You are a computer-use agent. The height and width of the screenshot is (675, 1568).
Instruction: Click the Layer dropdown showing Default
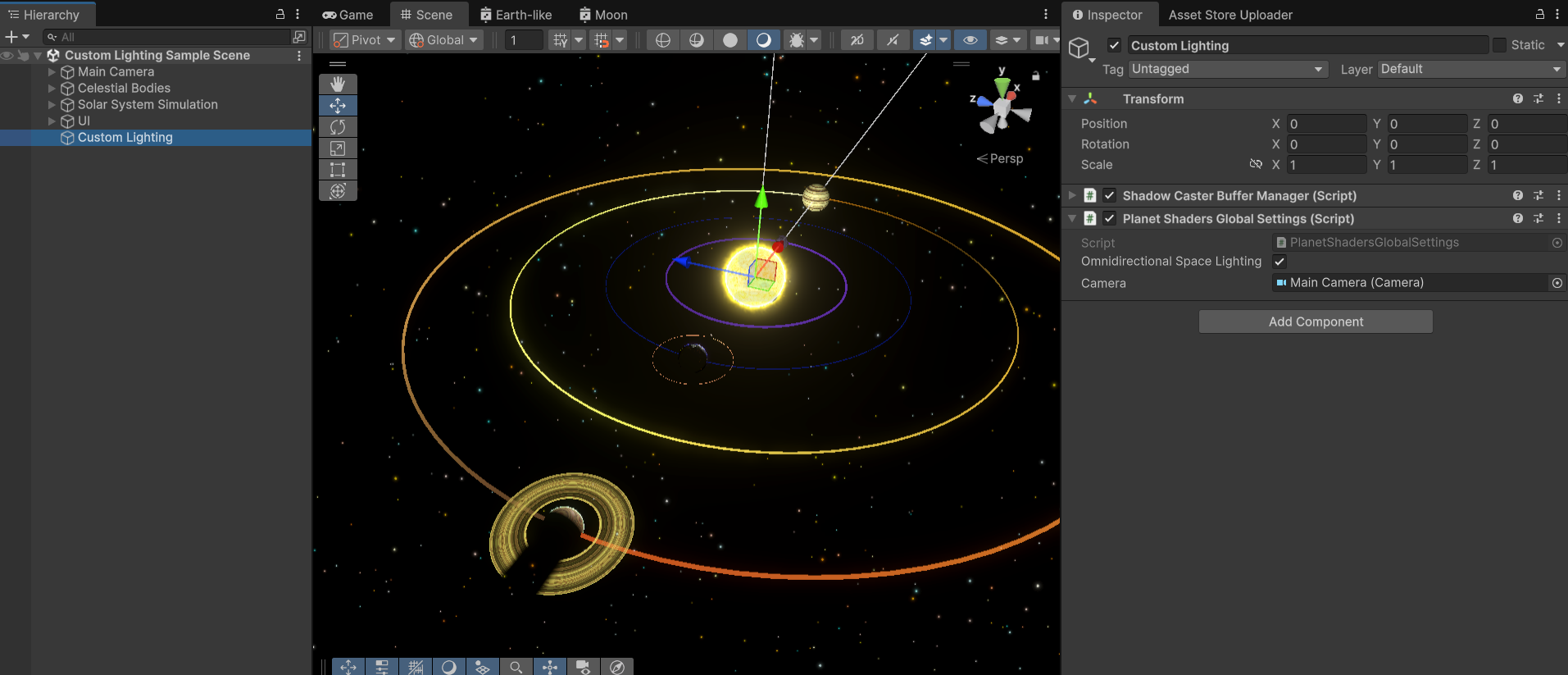1470,69
